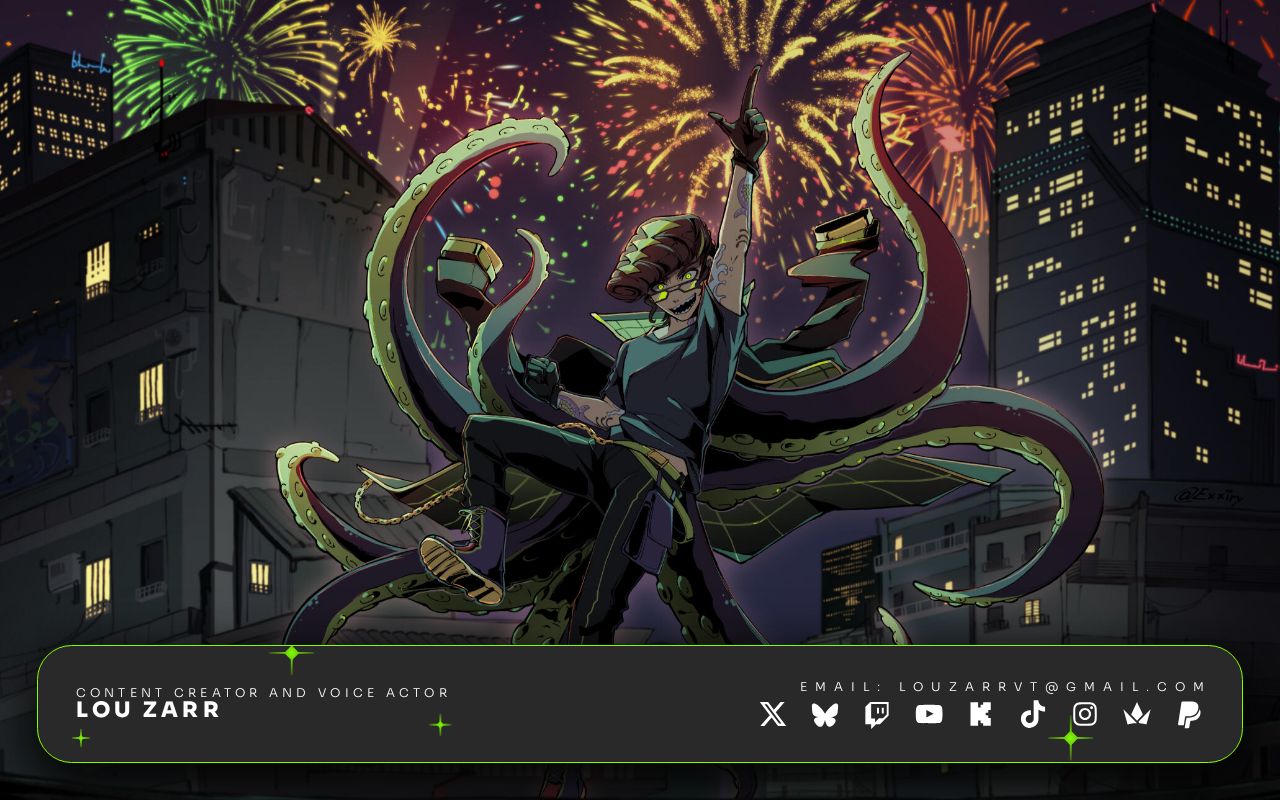
Task: Open the TikTok music-note icon
Action: point(1033,714)
